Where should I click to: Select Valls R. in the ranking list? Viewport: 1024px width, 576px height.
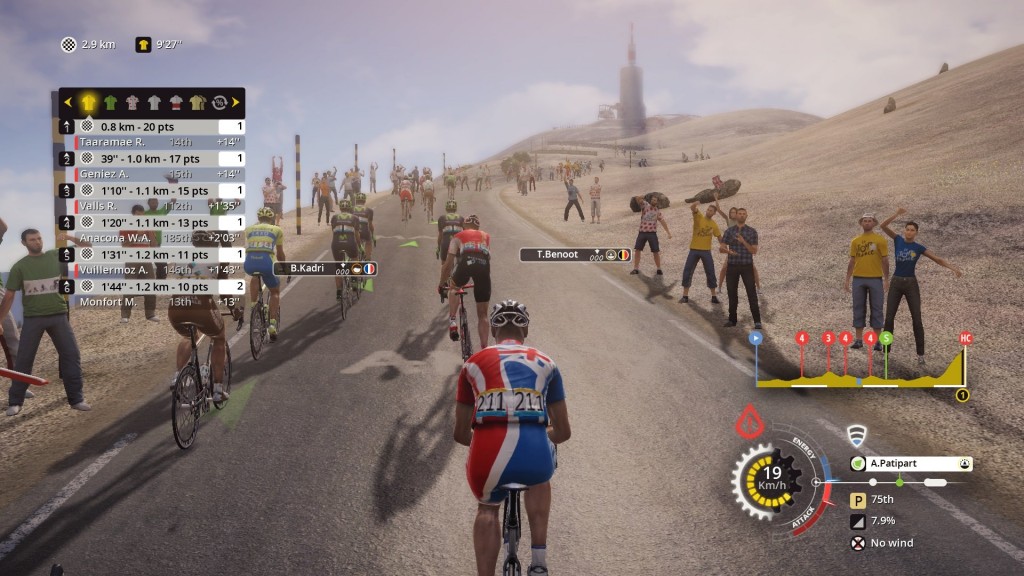tap(152, 206)
